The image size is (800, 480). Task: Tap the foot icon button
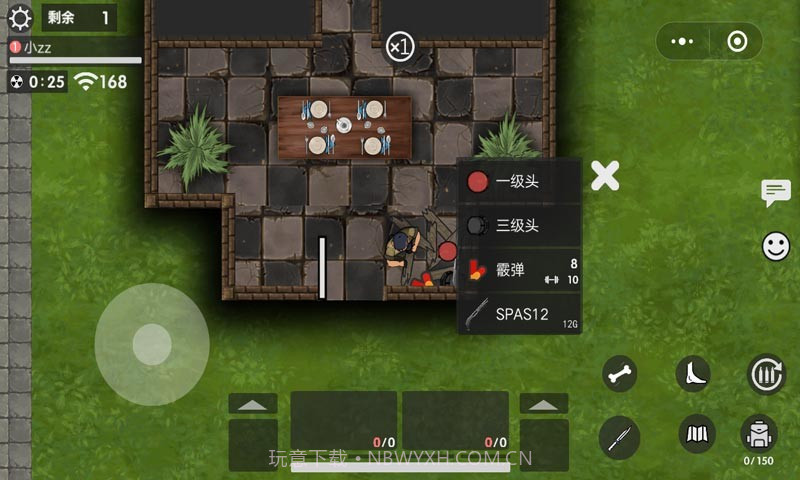pyautogui.click(x=693, y=374)
